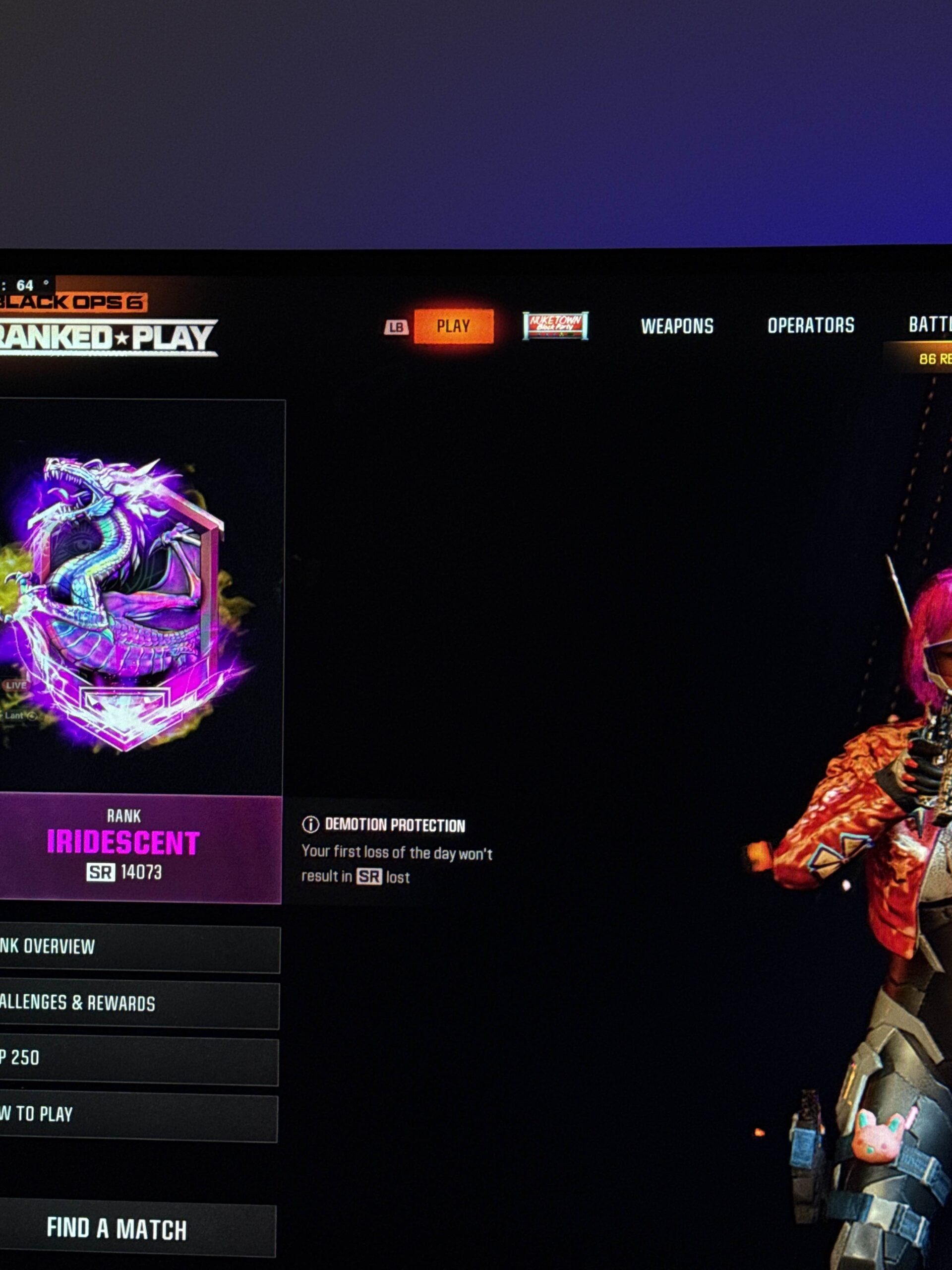The image size is (952, 1270).
Task: Switch to the Play tab
Action: pyautogui.click(x=453, y=326)
